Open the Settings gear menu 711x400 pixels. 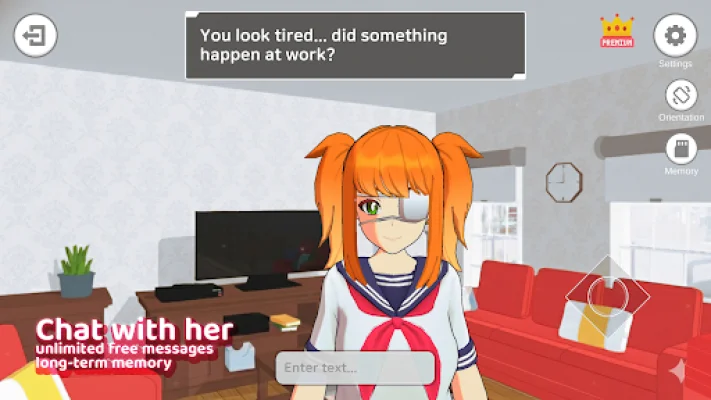click(x=675, y=36)
